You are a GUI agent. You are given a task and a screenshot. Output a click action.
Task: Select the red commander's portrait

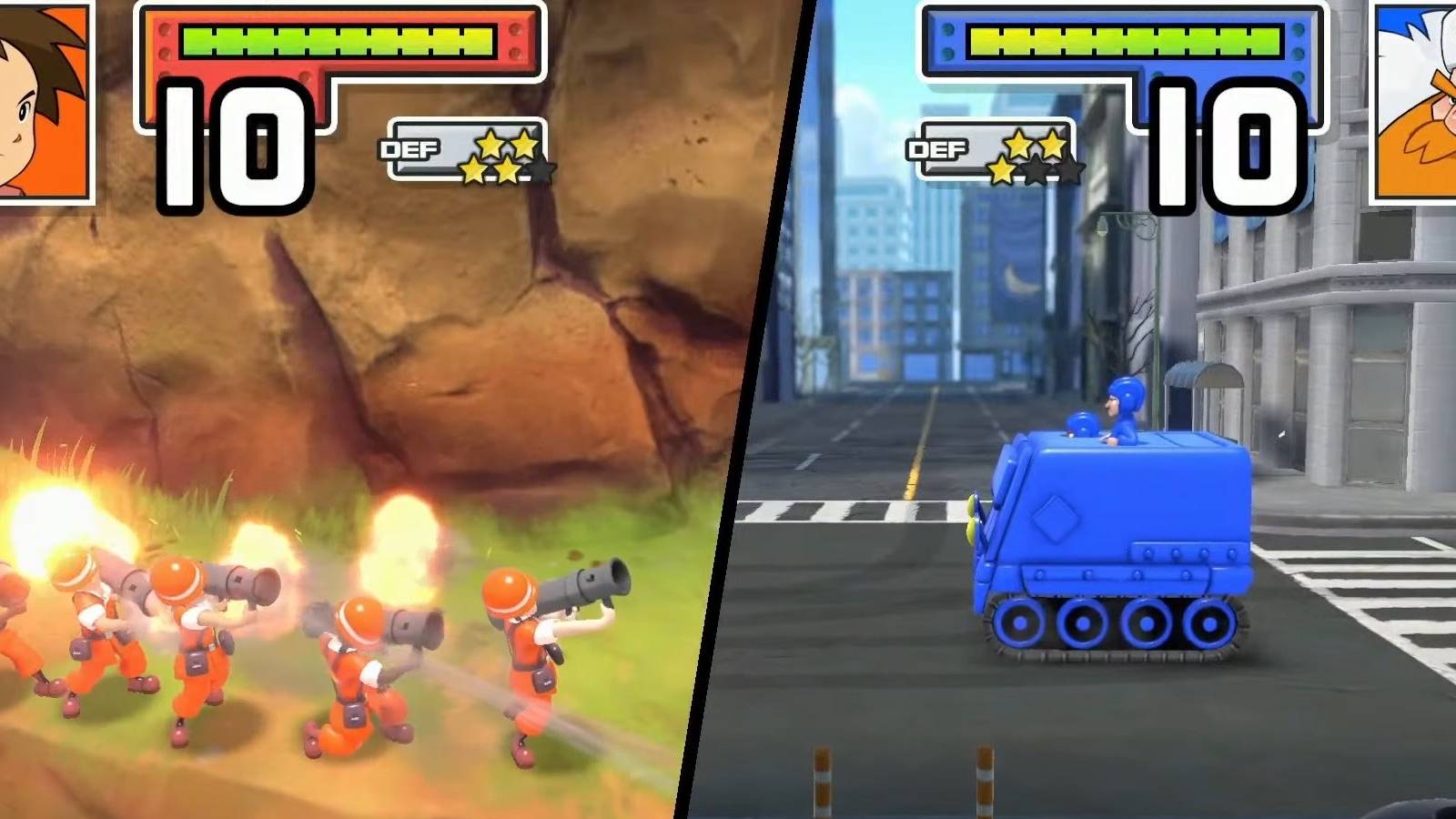(x=41, y=100)
